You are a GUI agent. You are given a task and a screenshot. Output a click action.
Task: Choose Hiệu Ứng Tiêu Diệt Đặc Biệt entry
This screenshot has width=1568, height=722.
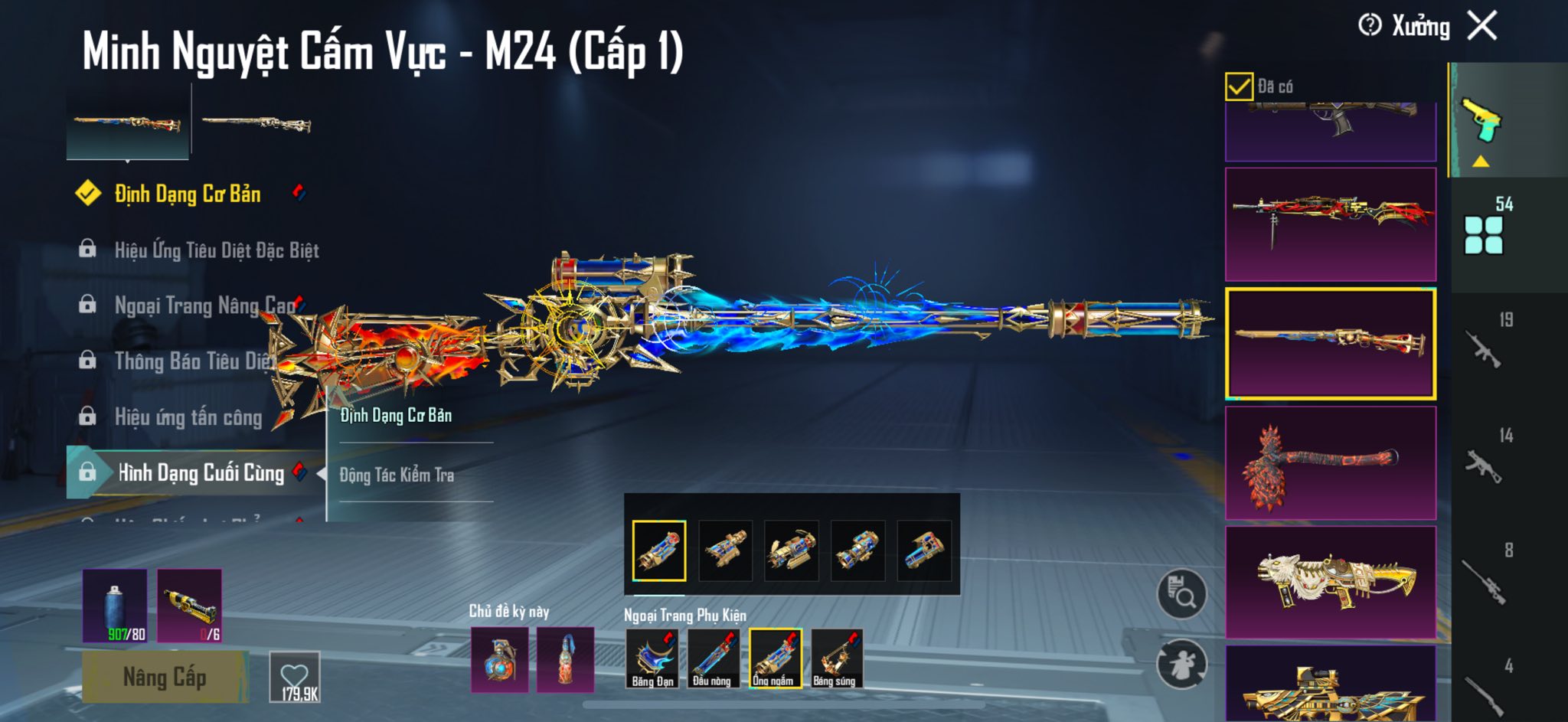click(x=216, y=250)
